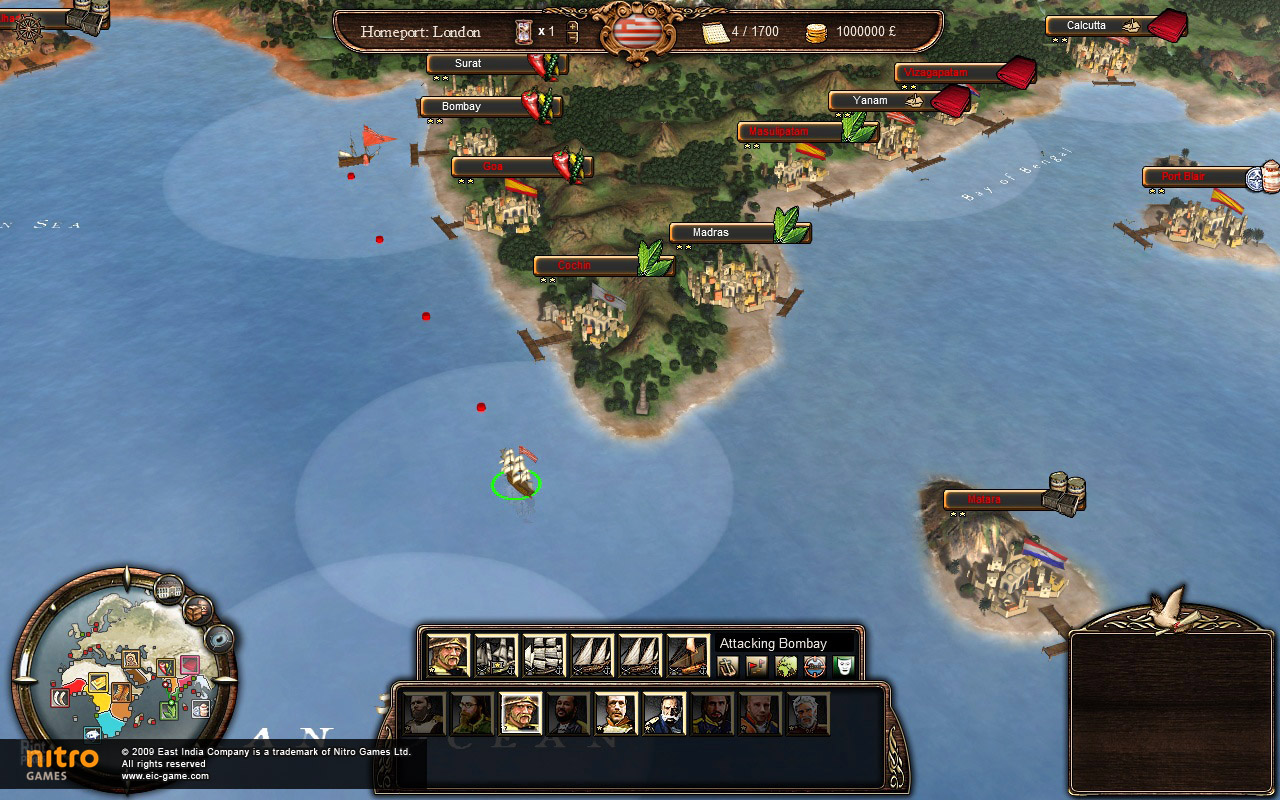Click the anchor fleet command icon
The width and height of the screenshot is (1280, 800).
[728, 666]
